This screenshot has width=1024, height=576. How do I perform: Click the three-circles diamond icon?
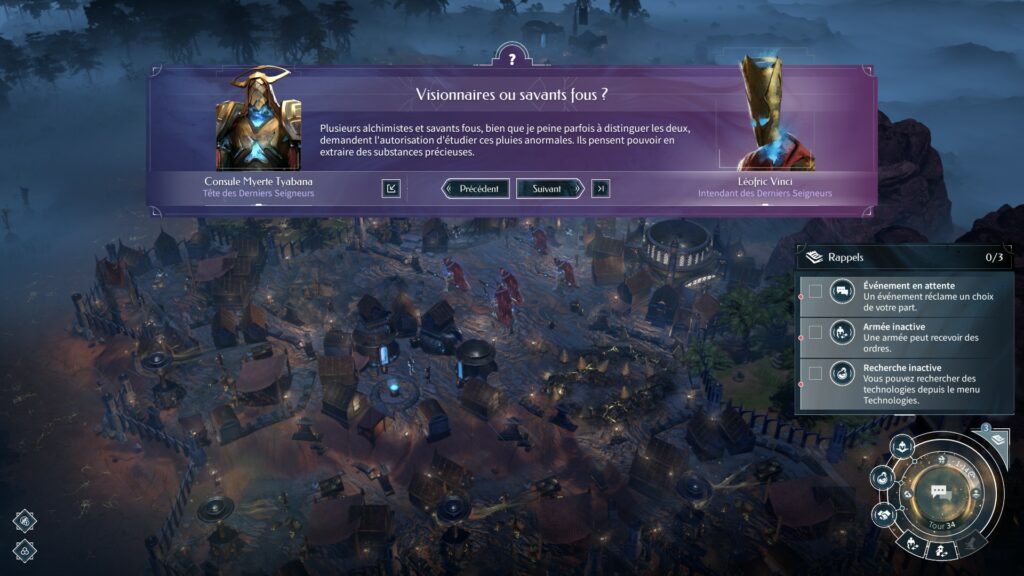(x=25, y=550)
